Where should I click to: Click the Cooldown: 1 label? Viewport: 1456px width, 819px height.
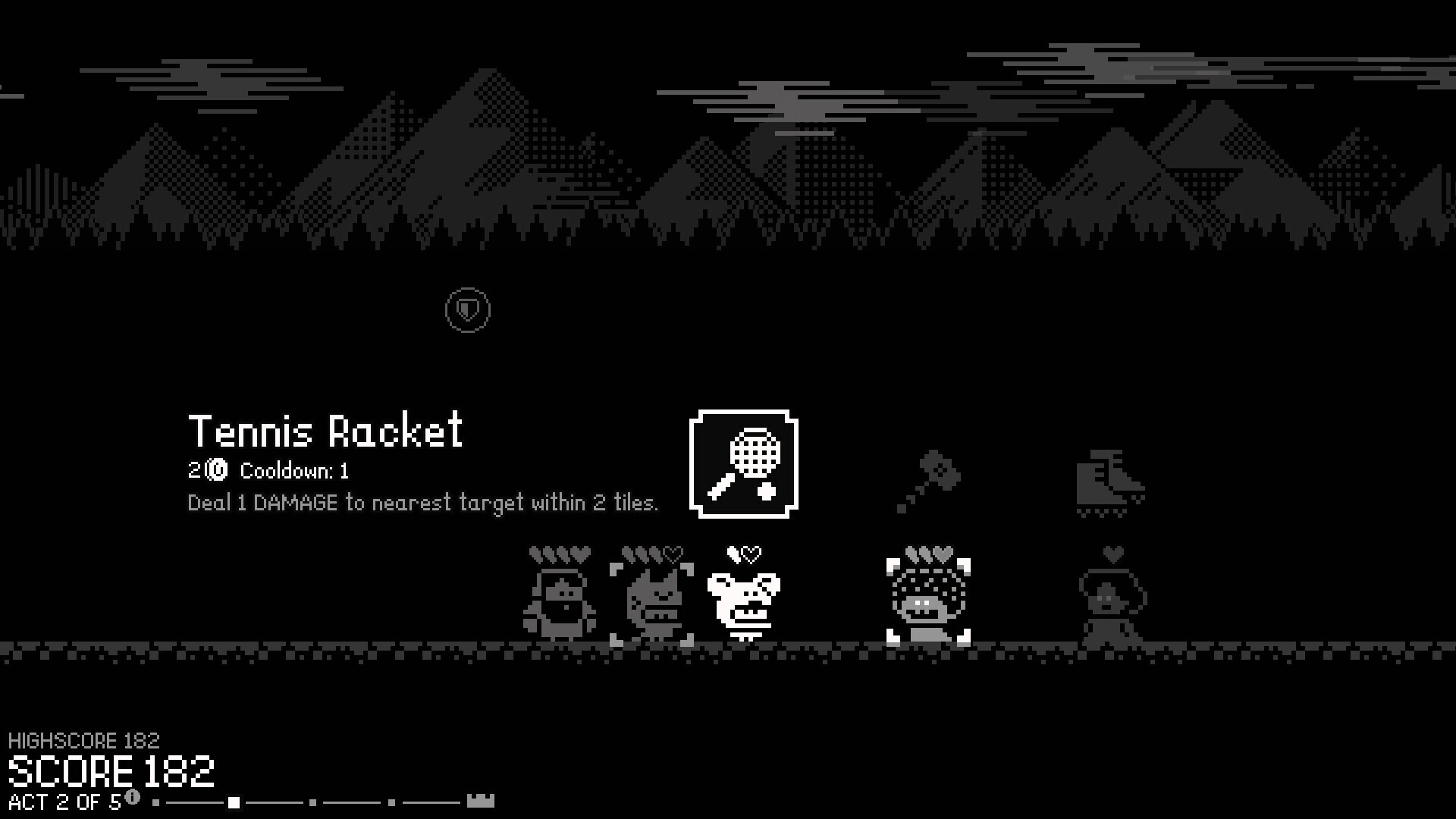[x=296, y=471]
